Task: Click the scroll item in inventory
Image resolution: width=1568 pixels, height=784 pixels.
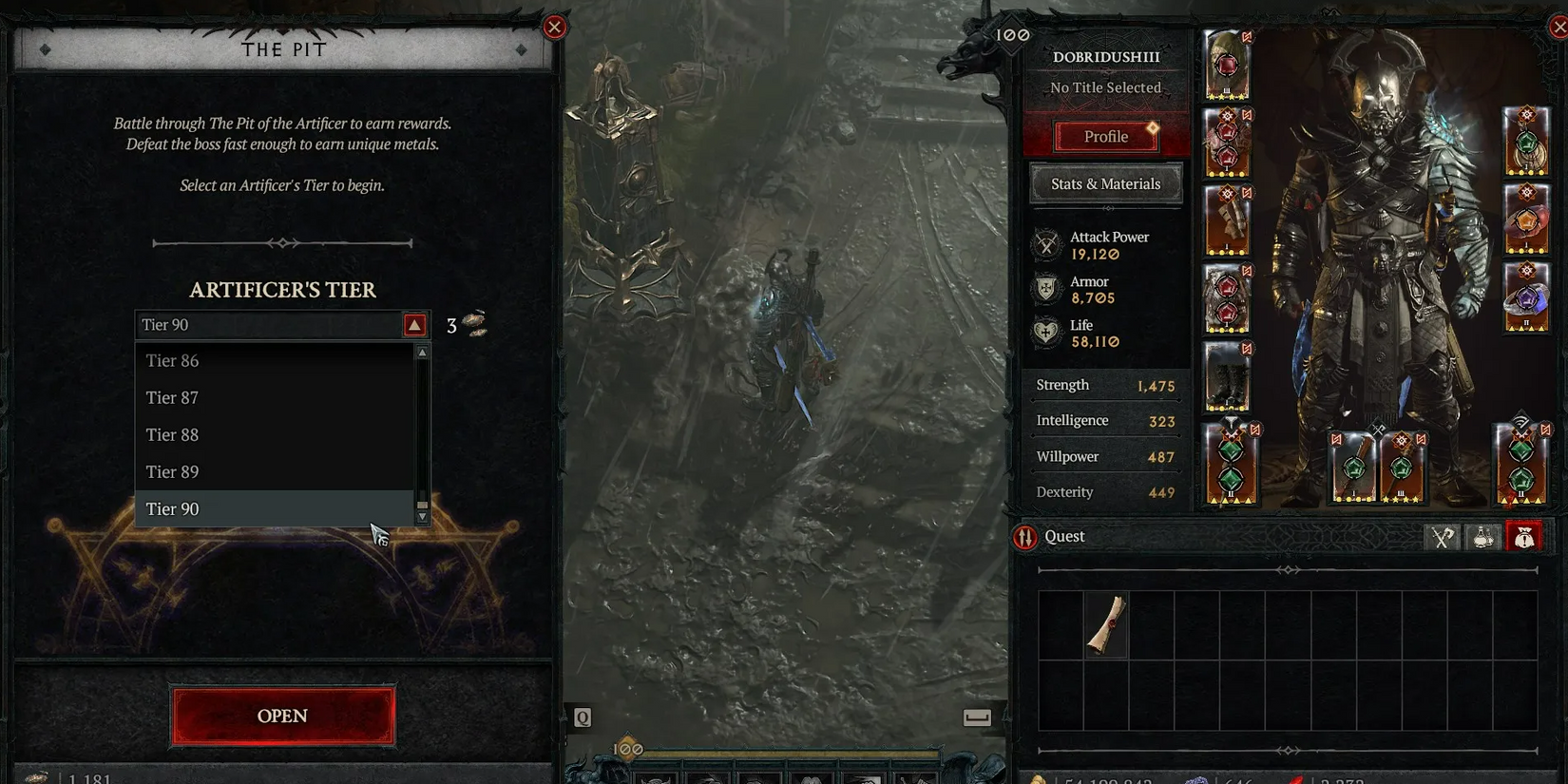Action: pyautogui.click(x=1106, y=624)
